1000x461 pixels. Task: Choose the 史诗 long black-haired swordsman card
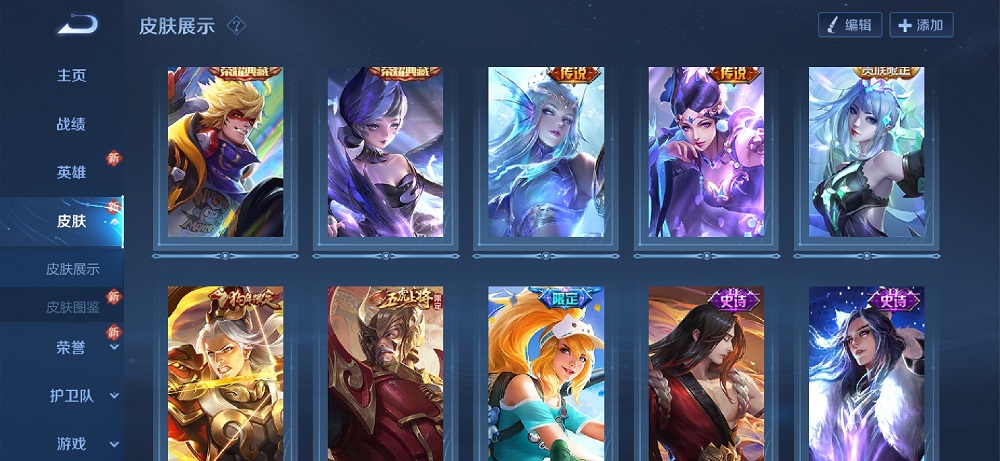[705, 374]
